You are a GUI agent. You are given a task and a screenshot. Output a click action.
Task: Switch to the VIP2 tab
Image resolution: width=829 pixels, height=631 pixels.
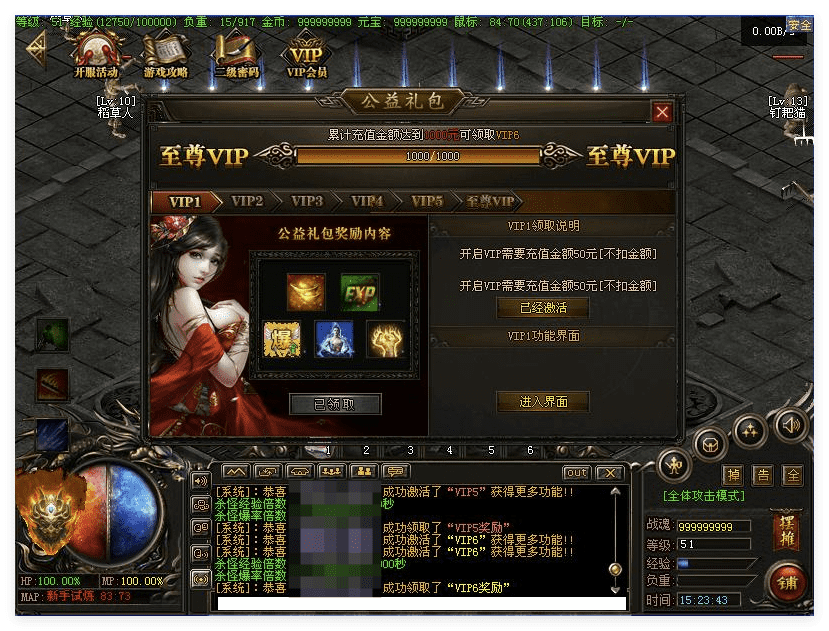coord(247,201)
